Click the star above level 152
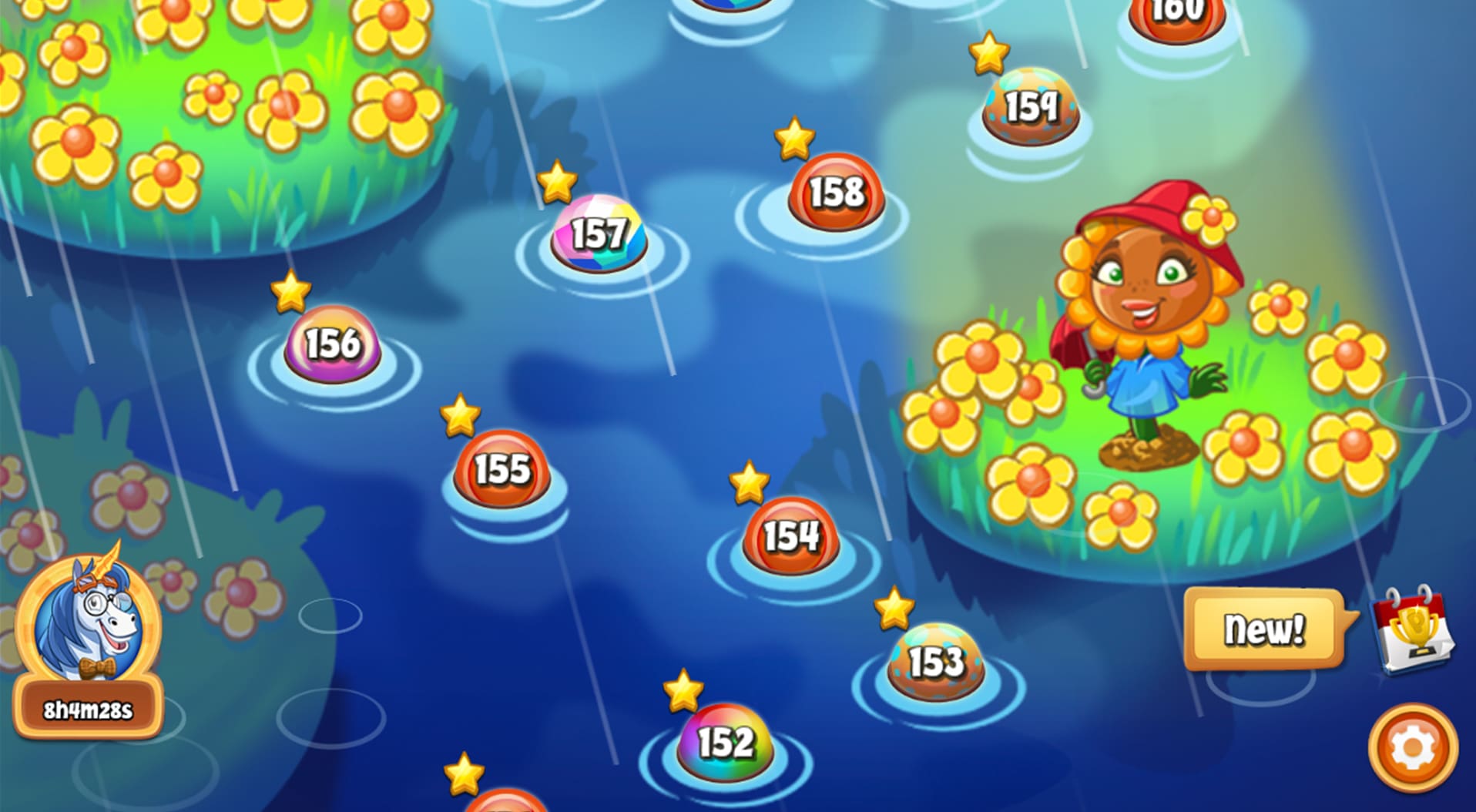 (x=681, y=691)
